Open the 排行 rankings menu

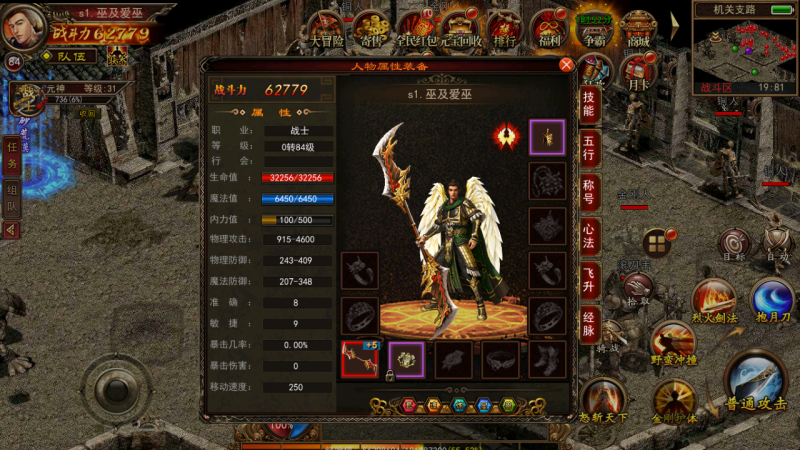click(505, 27)
